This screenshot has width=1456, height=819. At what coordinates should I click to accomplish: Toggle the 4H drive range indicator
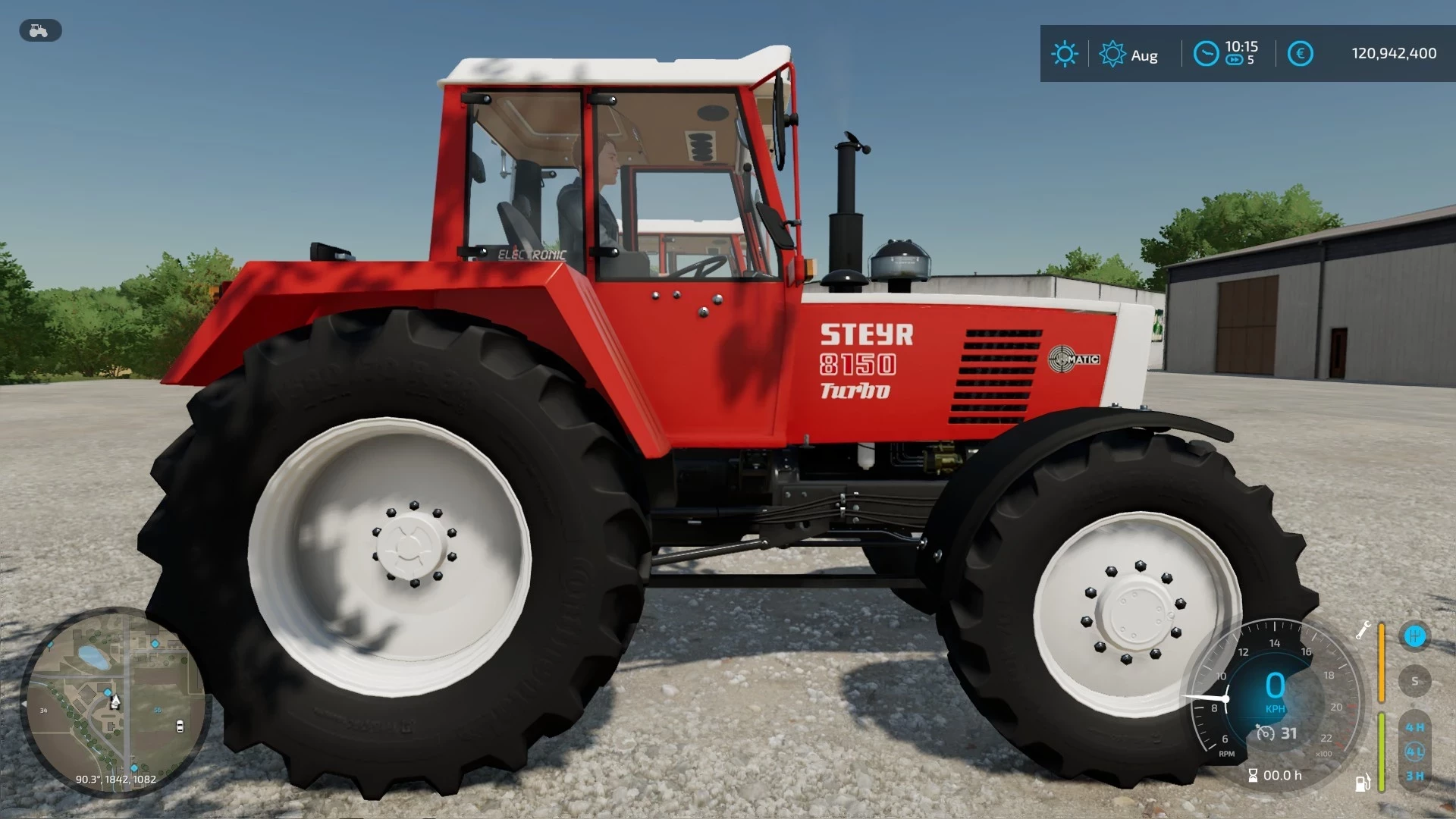(x=1414, y=726)
